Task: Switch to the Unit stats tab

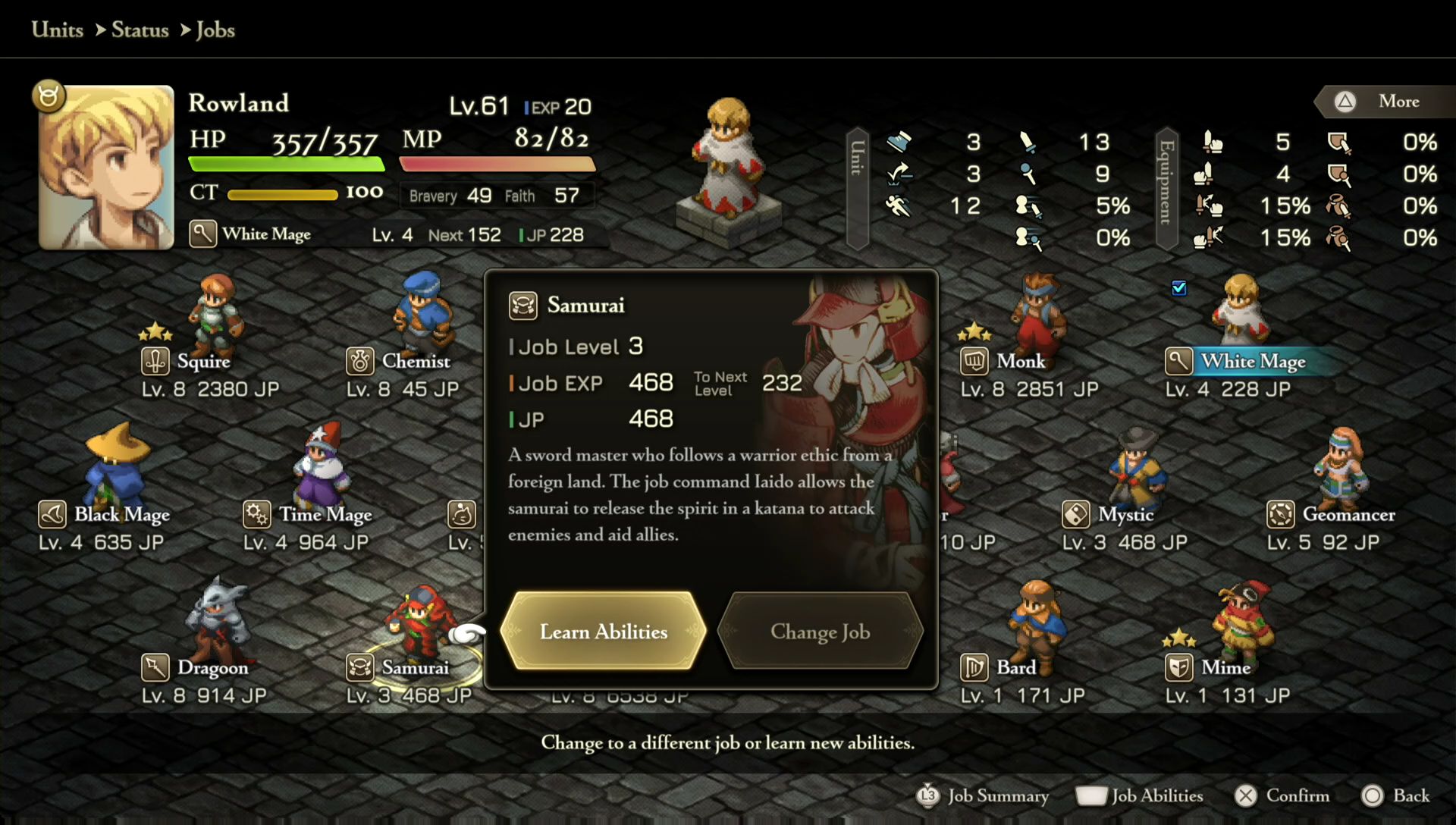Action: click(x=857, y=188)
